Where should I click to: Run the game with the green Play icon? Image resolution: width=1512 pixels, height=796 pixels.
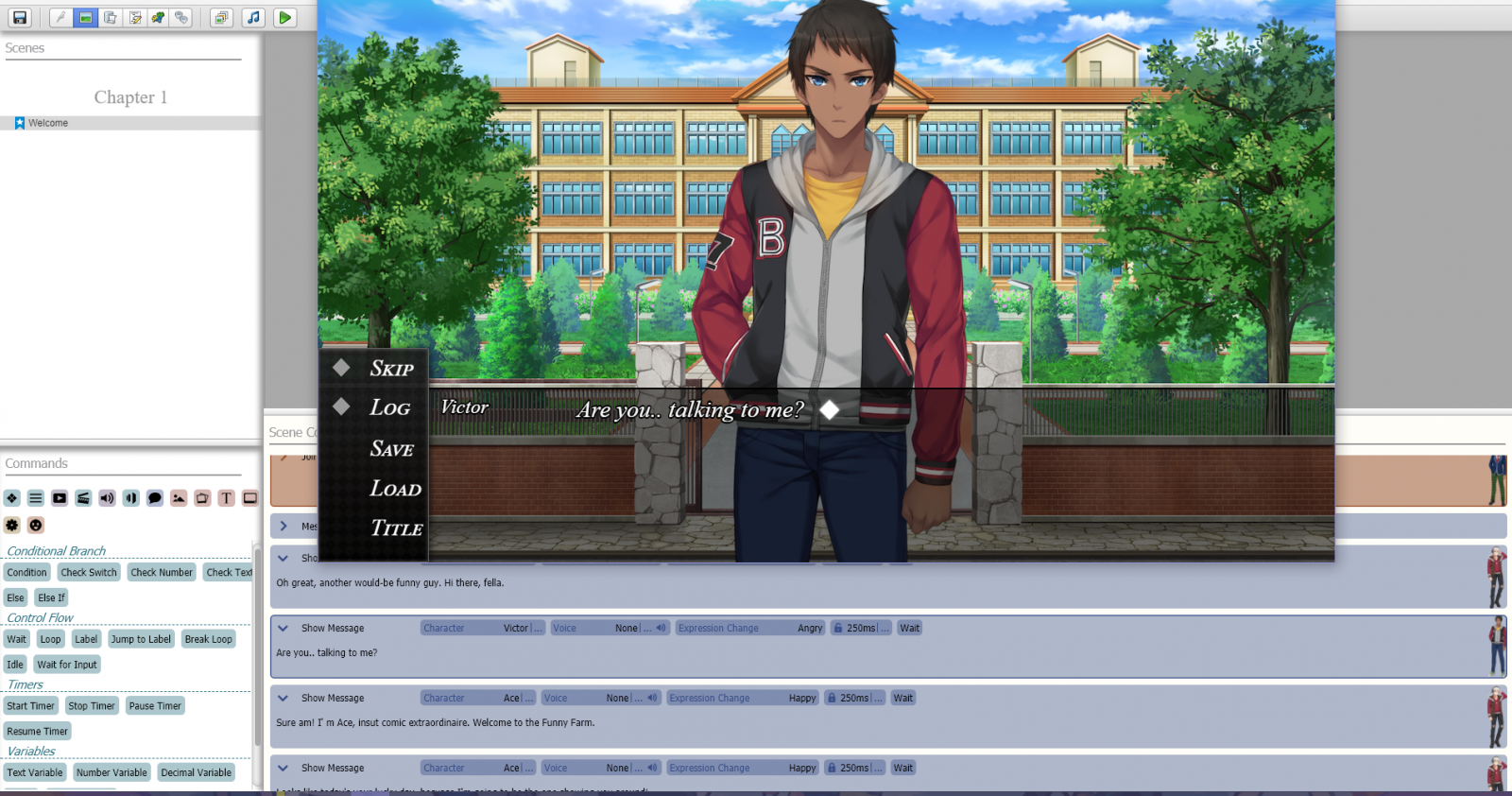pyautogui.click(x=284, y=16)
